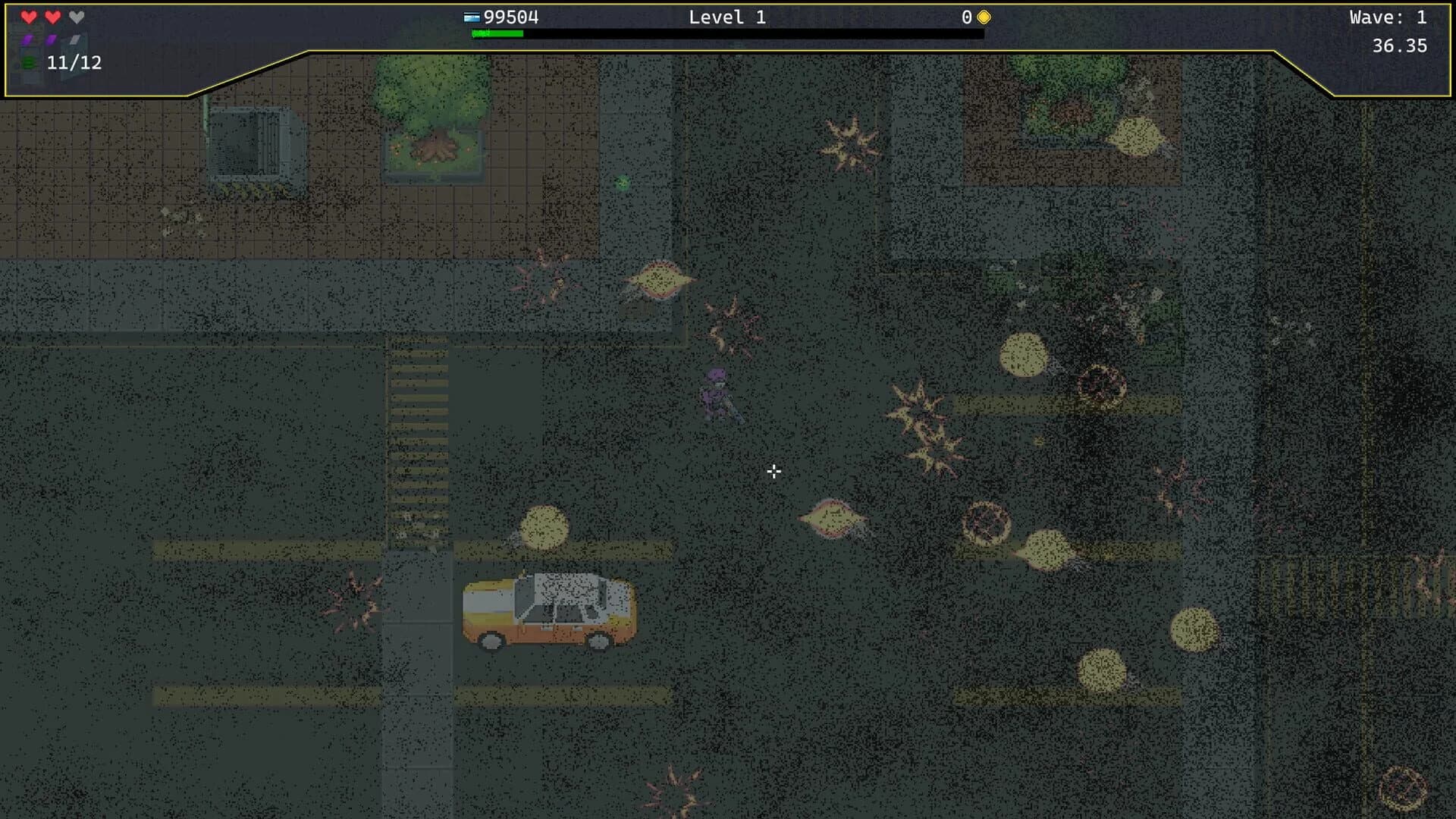Click the first red heart icon
This screenshot has height=819, width=1456.
click(x=29, y=16)
